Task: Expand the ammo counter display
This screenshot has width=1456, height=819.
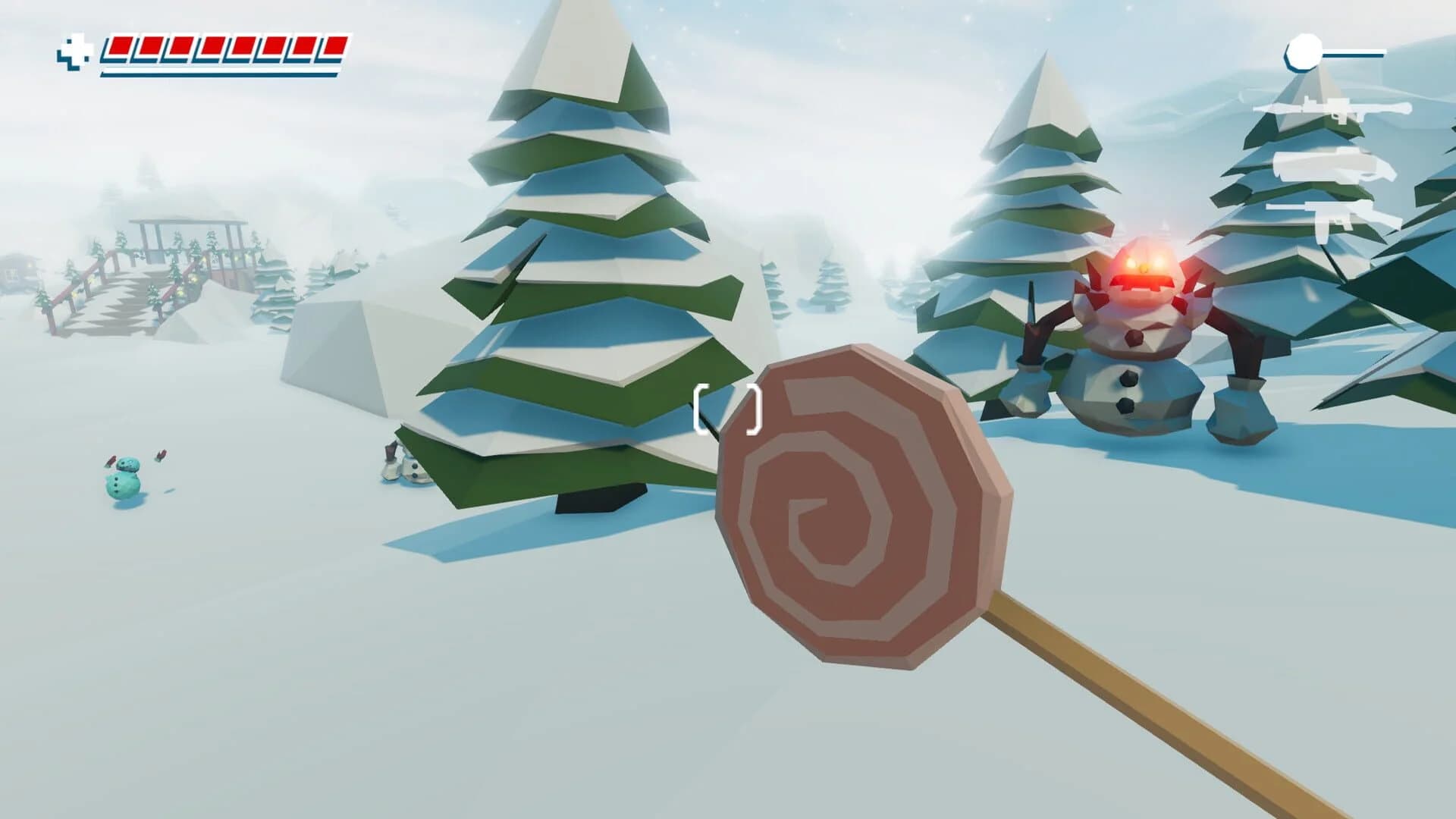Action: pos(1335,52)
